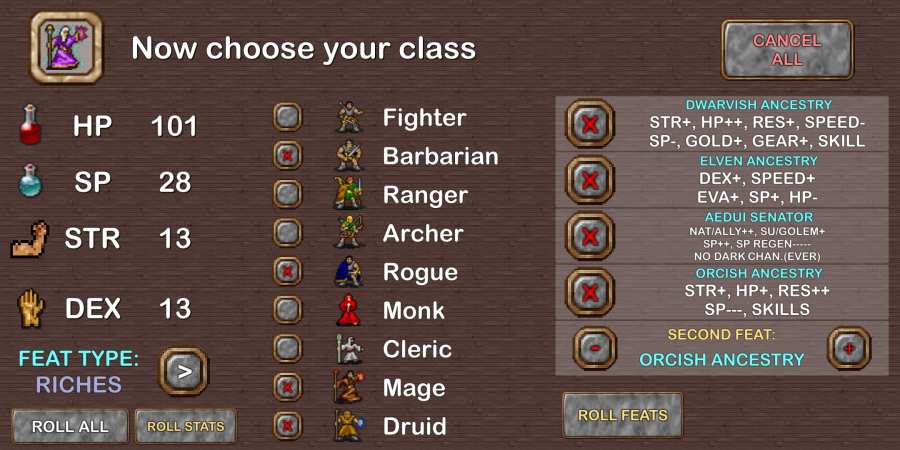Toggle the Dwarvish Ancestry feat
The height and width of the screenshot is (450, 900).
point(590,124)
